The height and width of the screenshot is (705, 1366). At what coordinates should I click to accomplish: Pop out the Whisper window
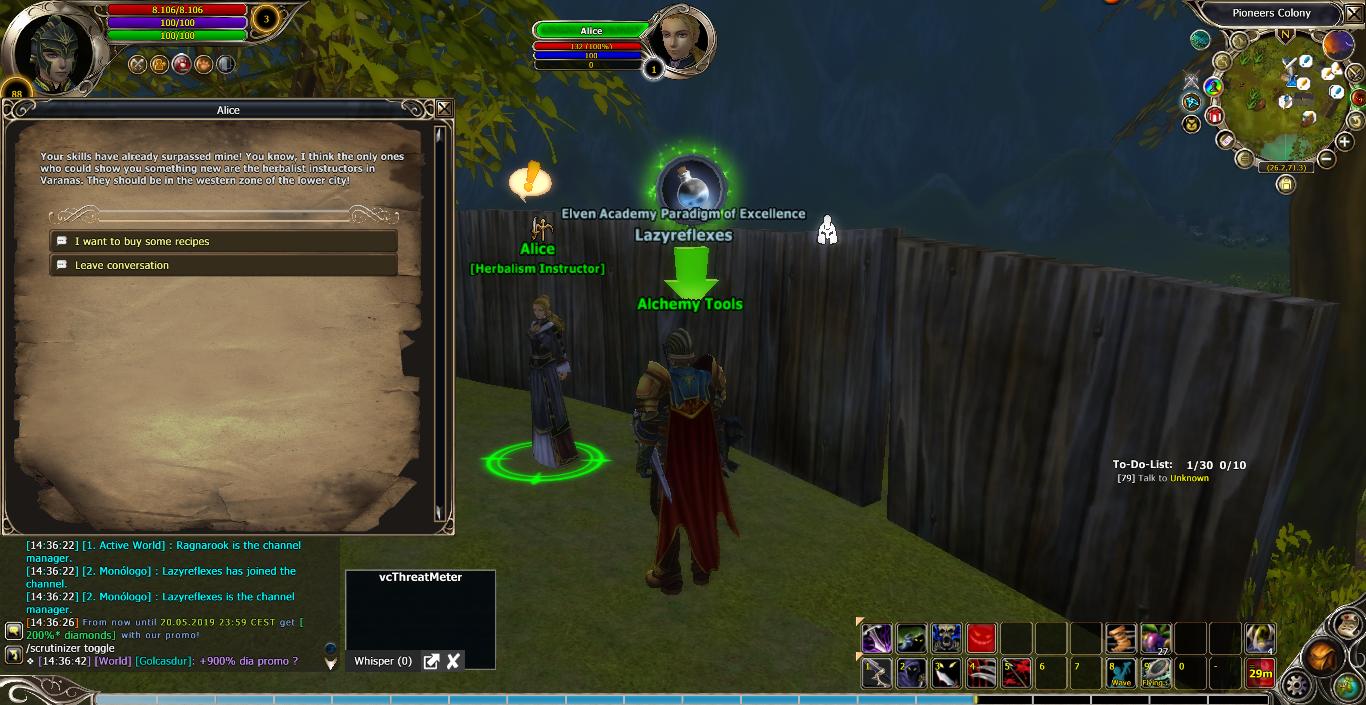coord(431,661)
